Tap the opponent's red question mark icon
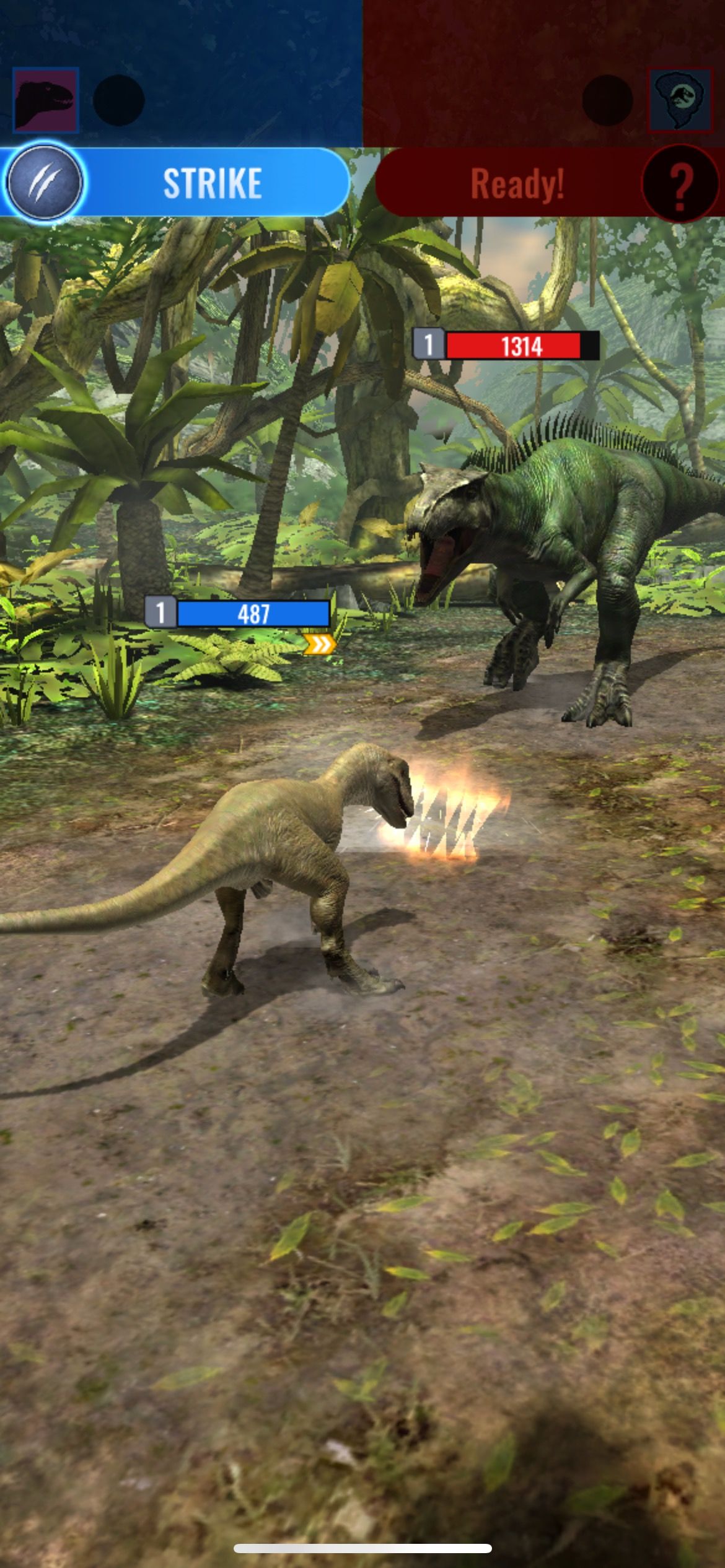The height and width of the screenshot is (1568, 725). point(680,183)
